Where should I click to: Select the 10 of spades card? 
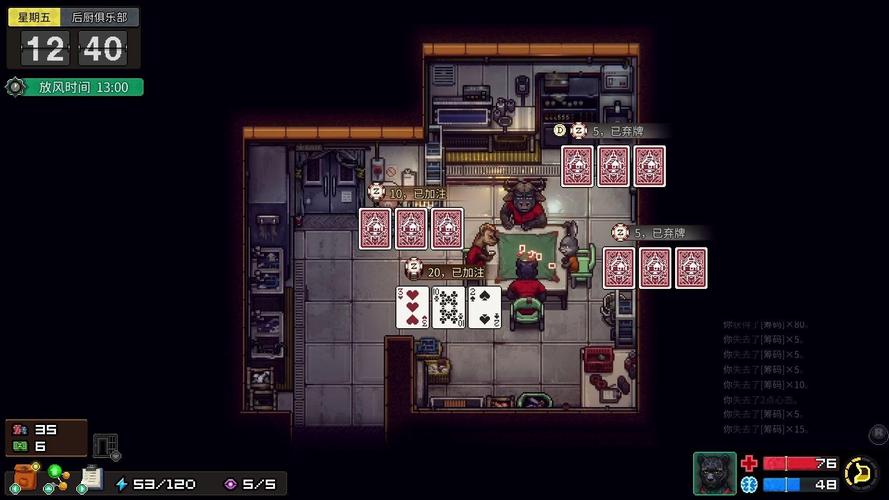click(448, 307)
